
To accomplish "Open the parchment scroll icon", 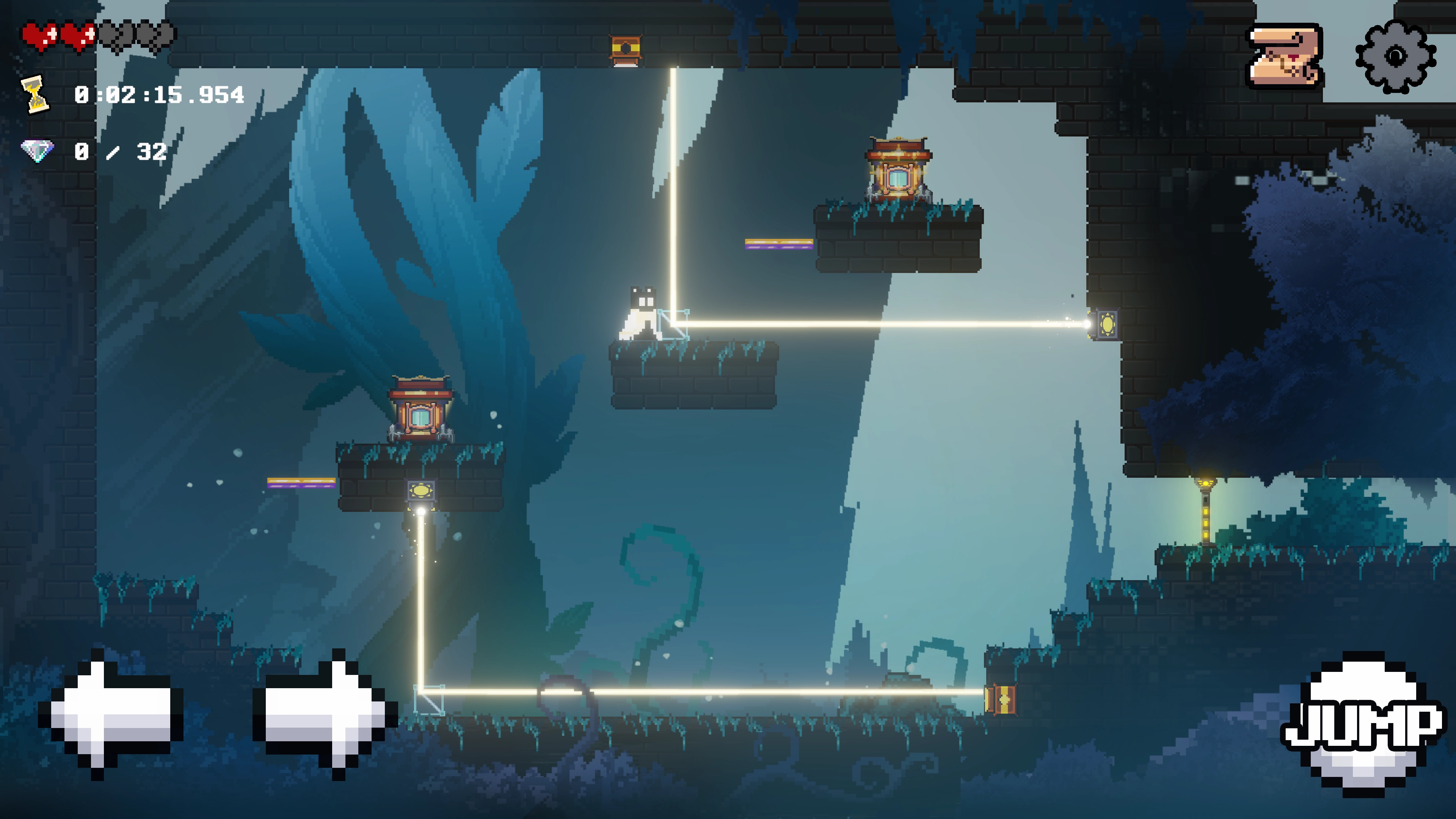I will [1284, 56].
